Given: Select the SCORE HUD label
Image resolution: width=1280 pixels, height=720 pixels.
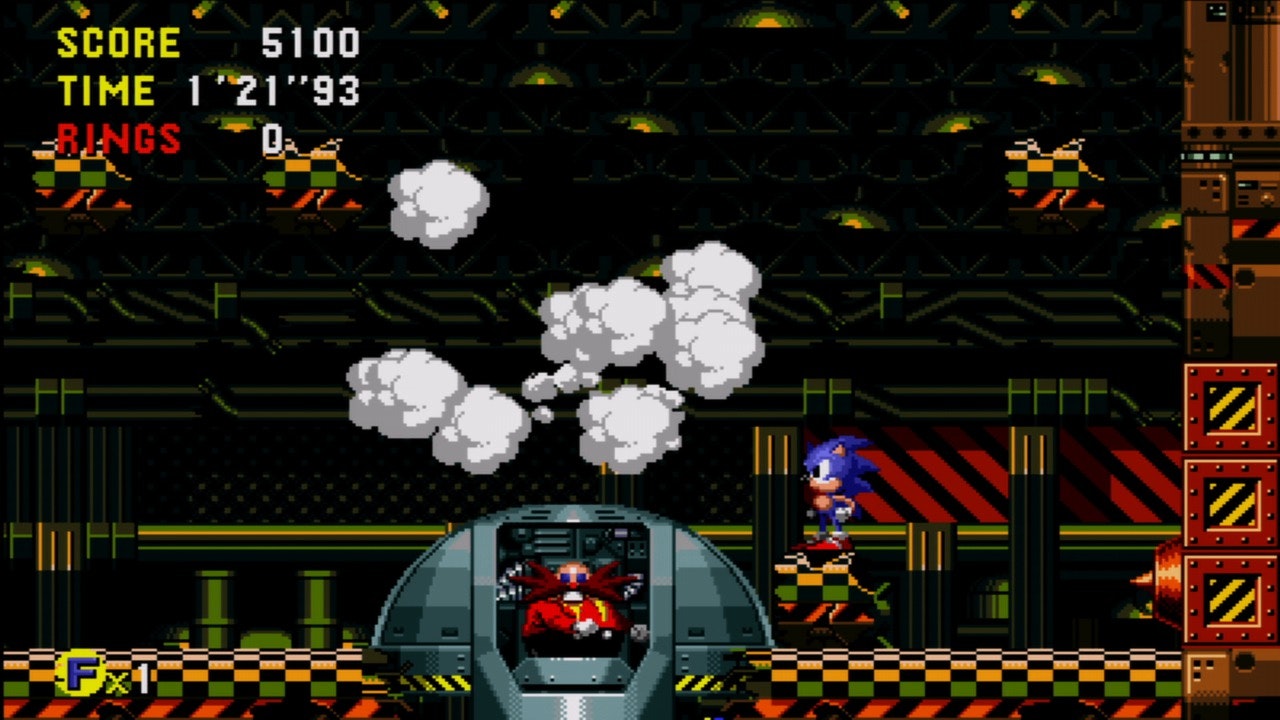Looking at the screenshot, I should coord(118,44).
